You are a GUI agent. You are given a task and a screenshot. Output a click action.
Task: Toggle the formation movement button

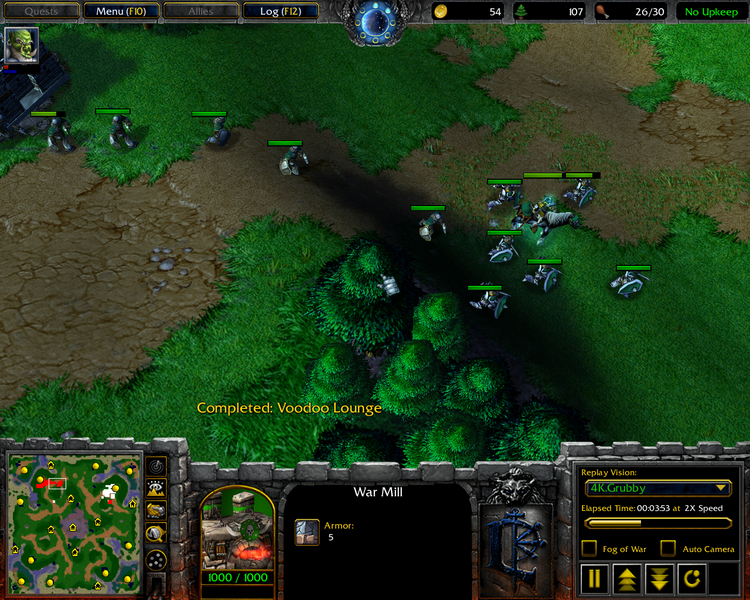click(156, 560)
